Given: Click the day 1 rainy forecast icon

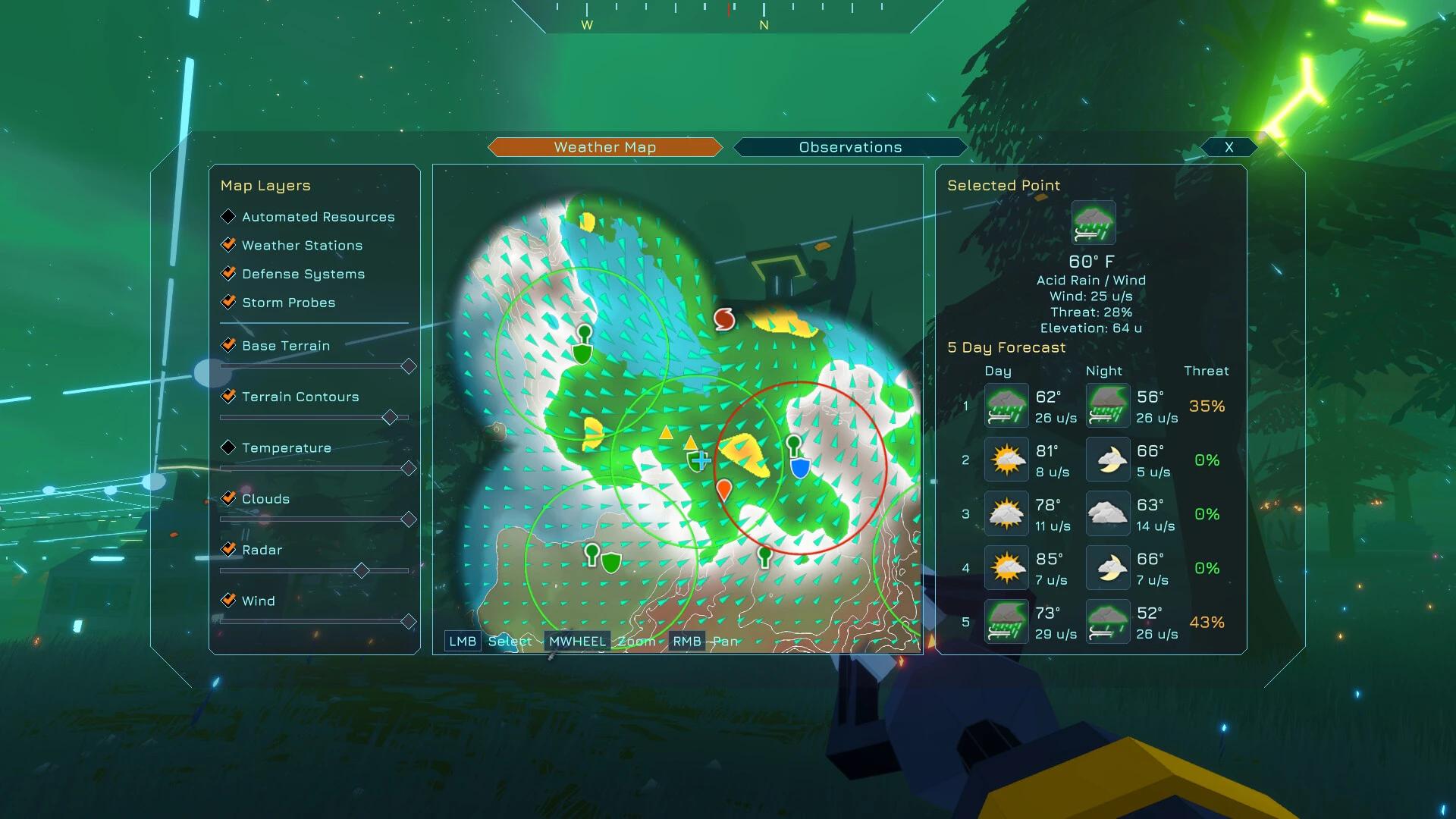Looking at the screenshot, I should [1006, 406].
